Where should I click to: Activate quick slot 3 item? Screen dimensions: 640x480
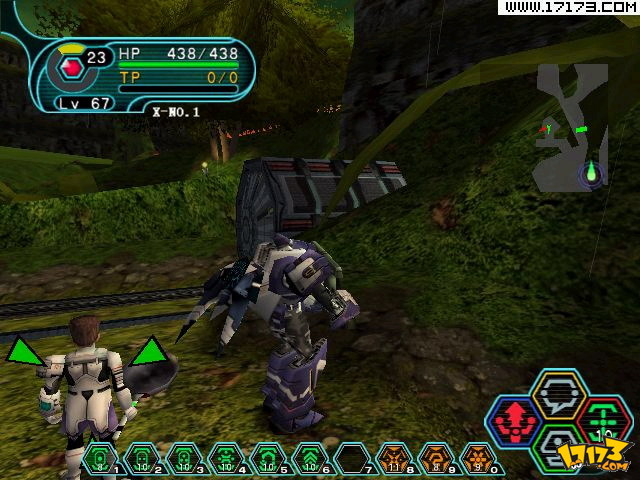pos(184,459)
